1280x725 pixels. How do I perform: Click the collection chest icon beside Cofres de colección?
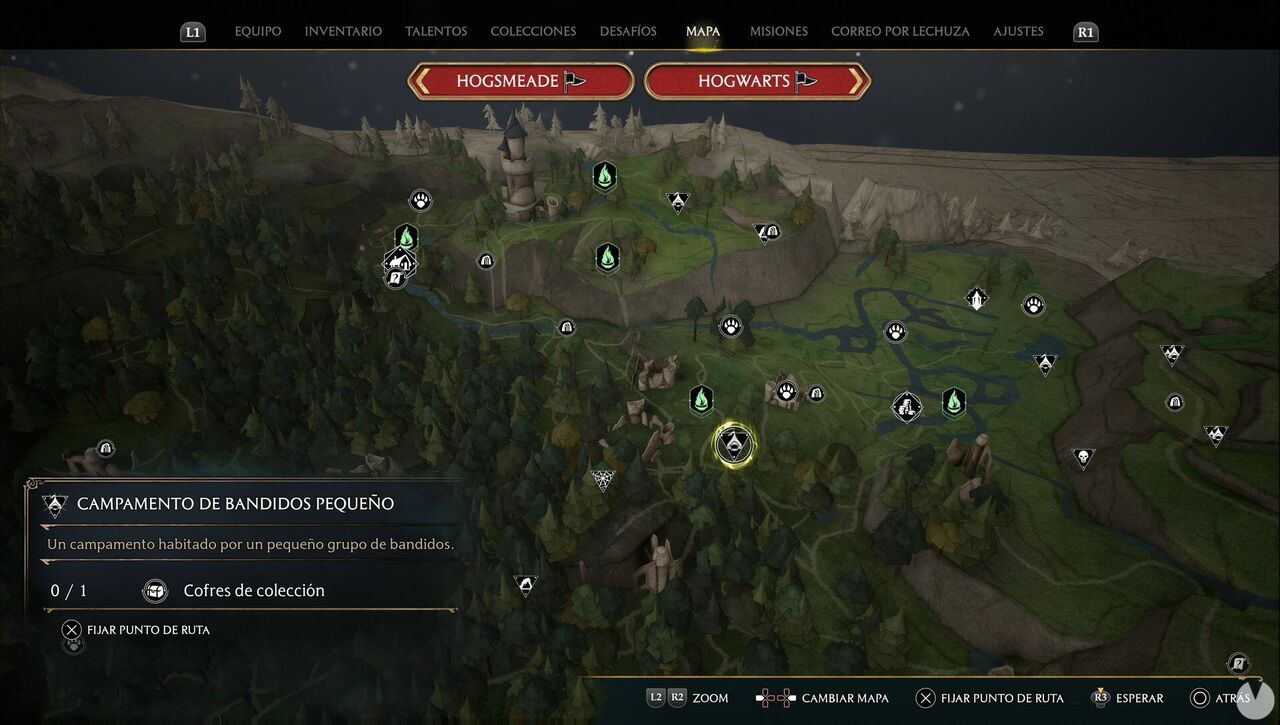(x=155, y=591)
